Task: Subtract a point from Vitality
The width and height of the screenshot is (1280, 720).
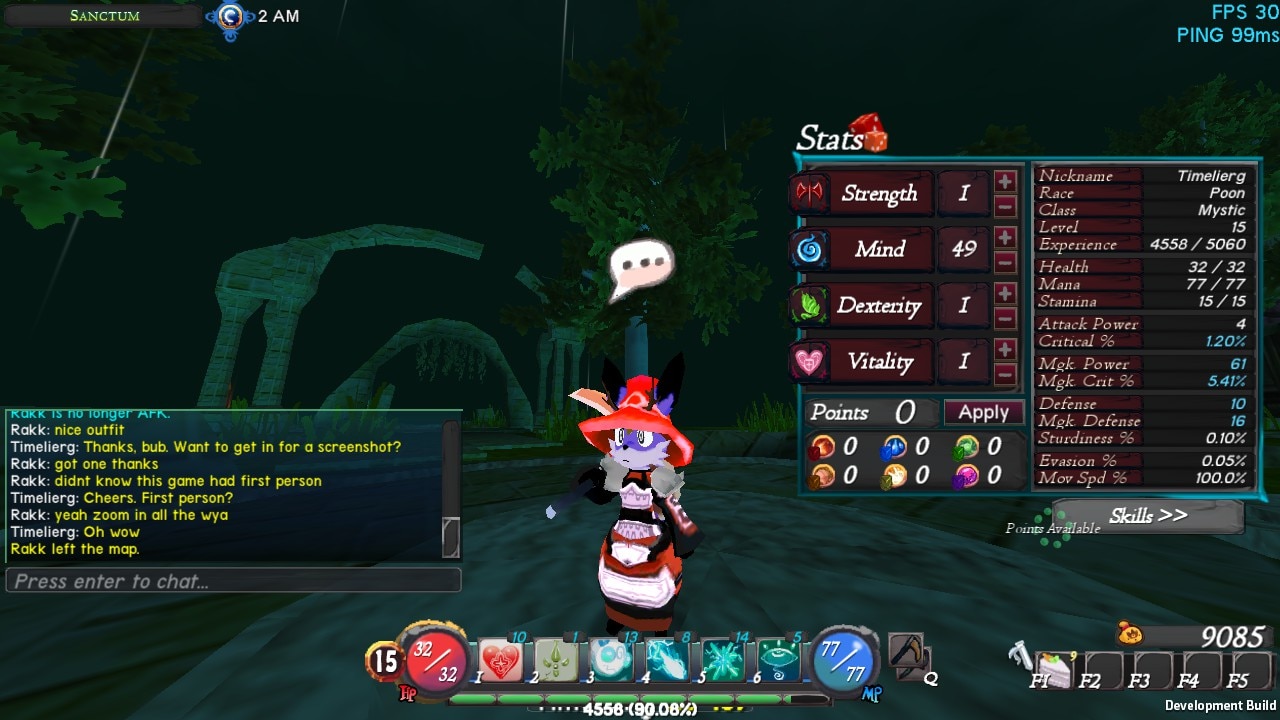Action: click(1005, 375)
